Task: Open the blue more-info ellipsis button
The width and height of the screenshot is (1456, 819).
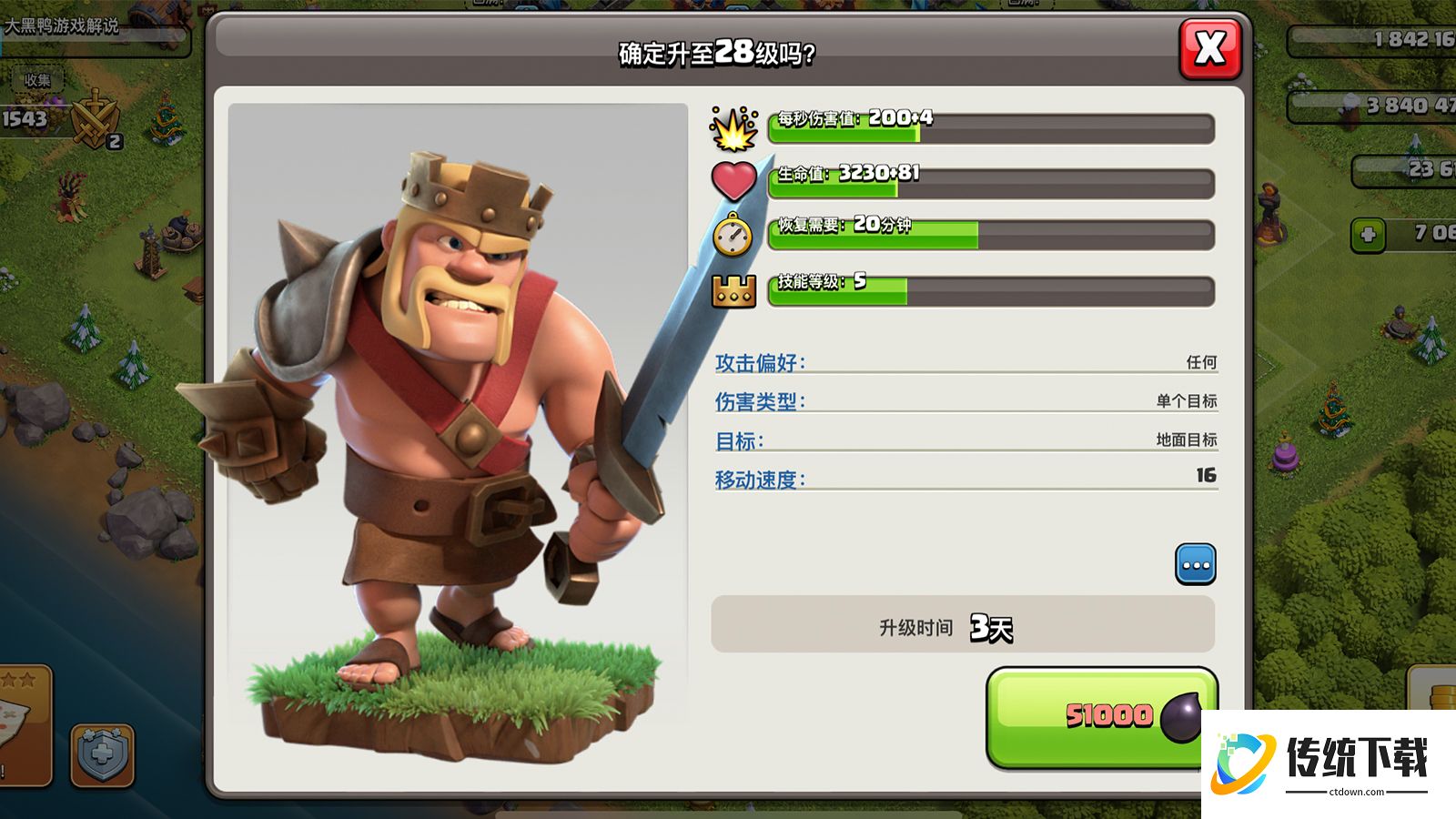Action: [x=1195, y=565]
